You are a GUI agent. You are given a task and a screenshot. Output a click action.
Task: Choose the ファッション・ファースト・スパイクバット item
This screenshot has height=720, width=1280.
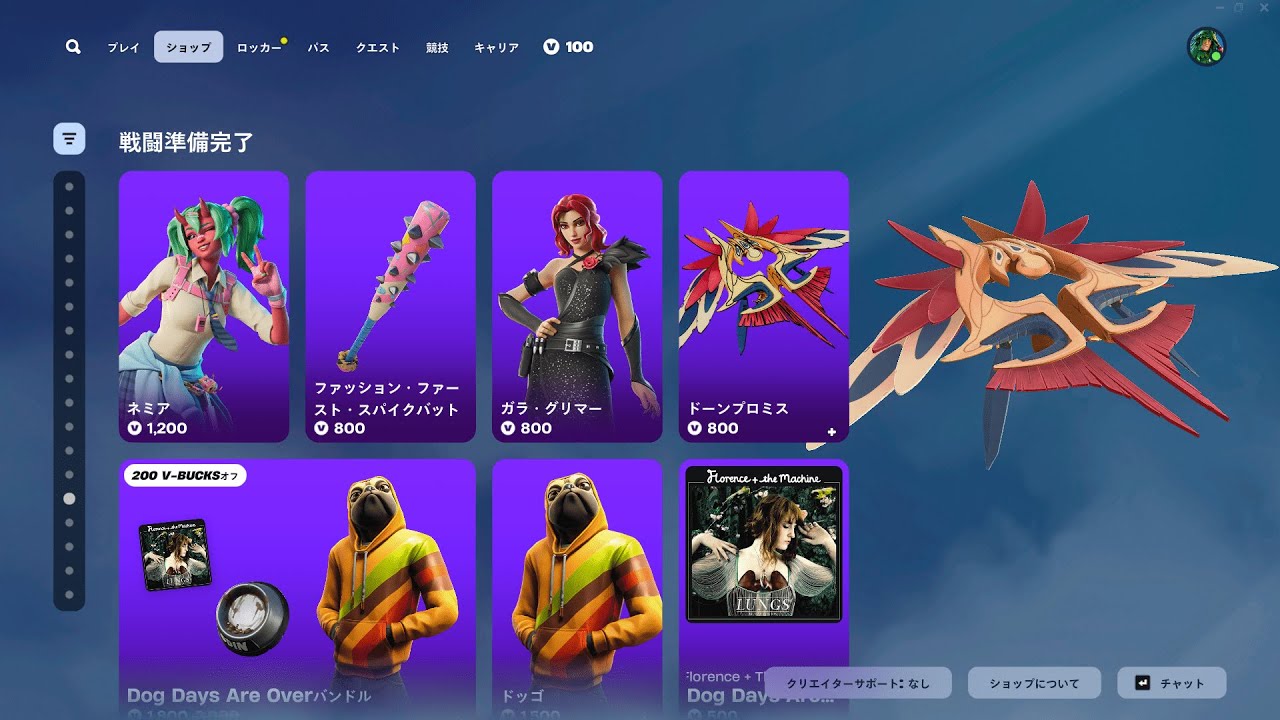(x=390, y=306)
